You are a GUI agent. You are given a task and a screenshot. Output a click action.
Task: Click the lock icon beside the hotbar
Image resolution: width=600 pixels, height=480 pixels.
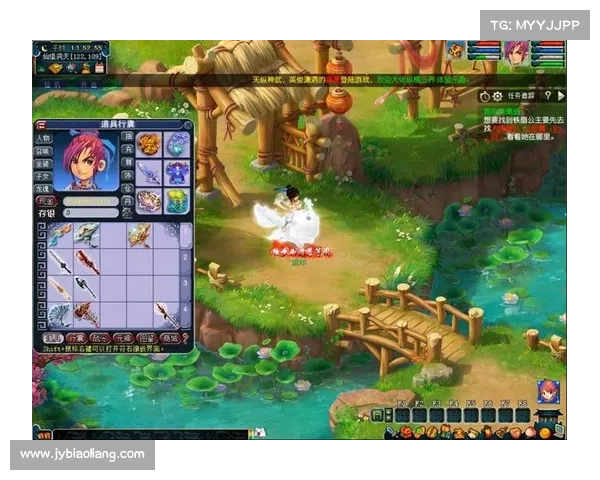pyautogui.click(x=377, y=415)
